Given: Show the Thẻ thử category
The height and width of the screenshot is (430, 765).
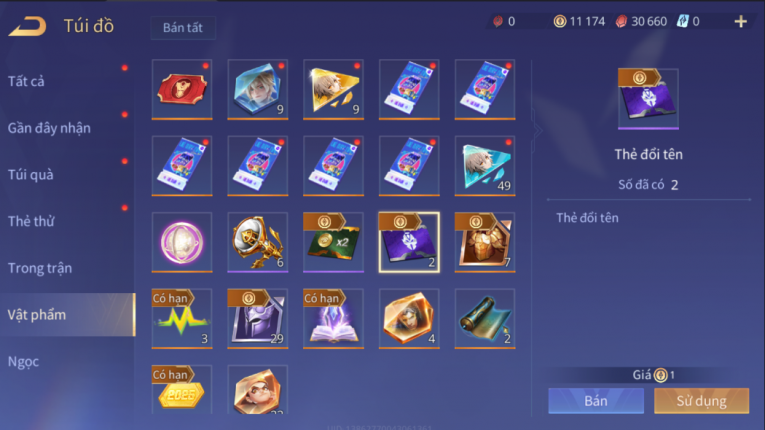Looking at the screenshot, I should 32,221.
